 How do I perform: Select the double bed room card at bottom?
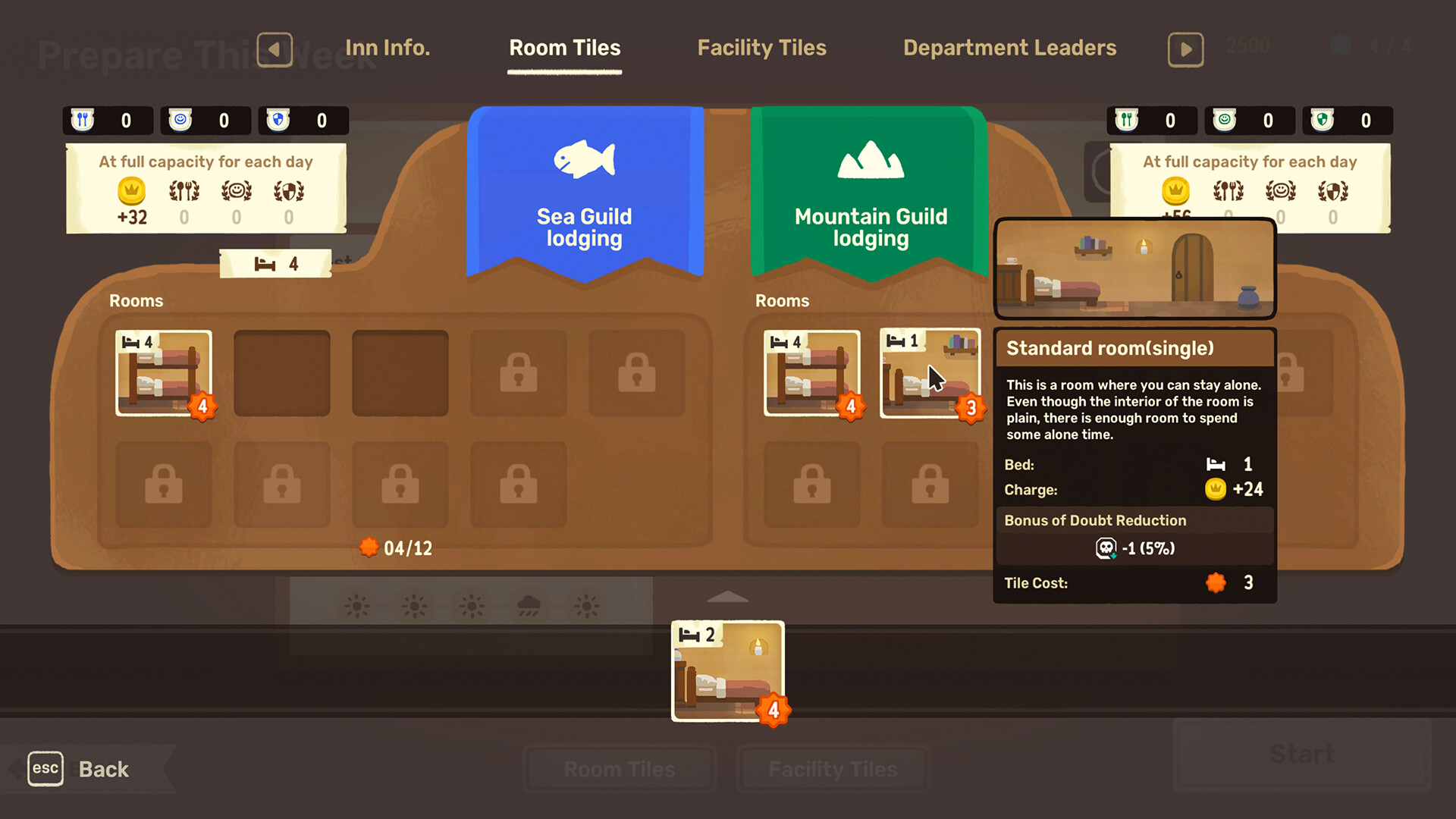pyautogui.click(x=726, y=672)
